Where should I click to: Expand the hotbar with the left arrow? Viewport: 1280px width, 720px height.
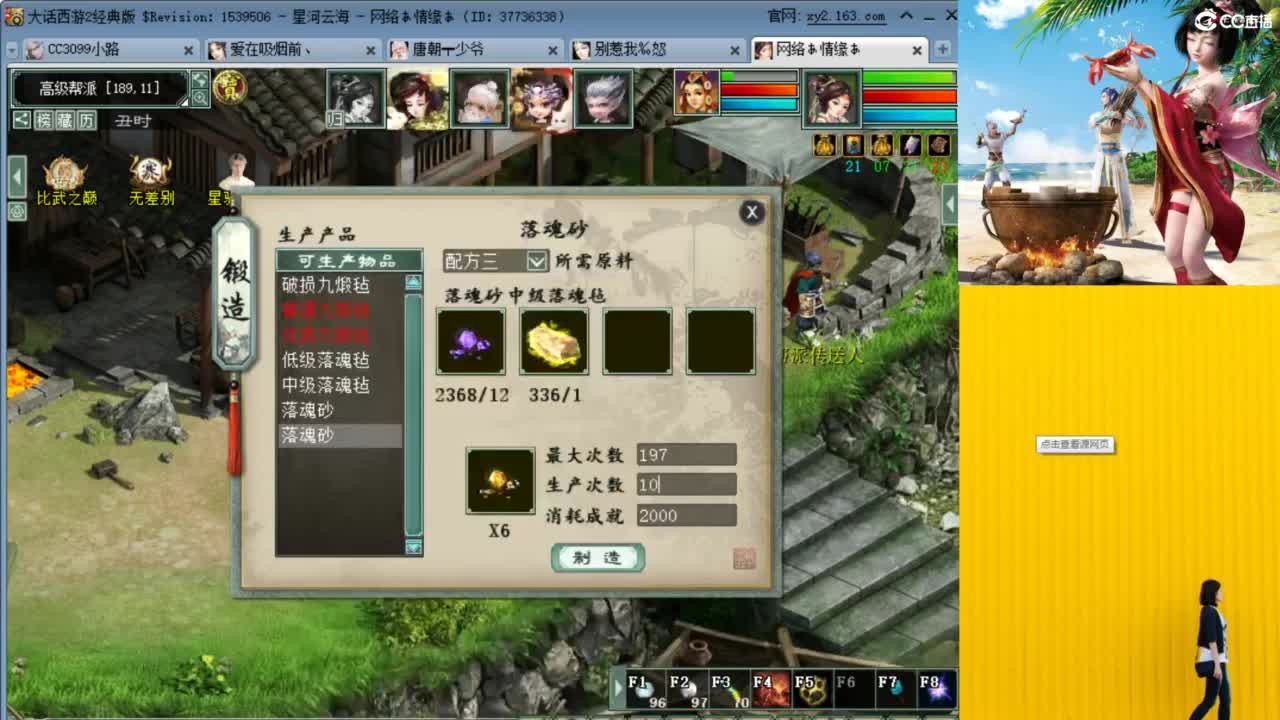click(x=620, y=687)
